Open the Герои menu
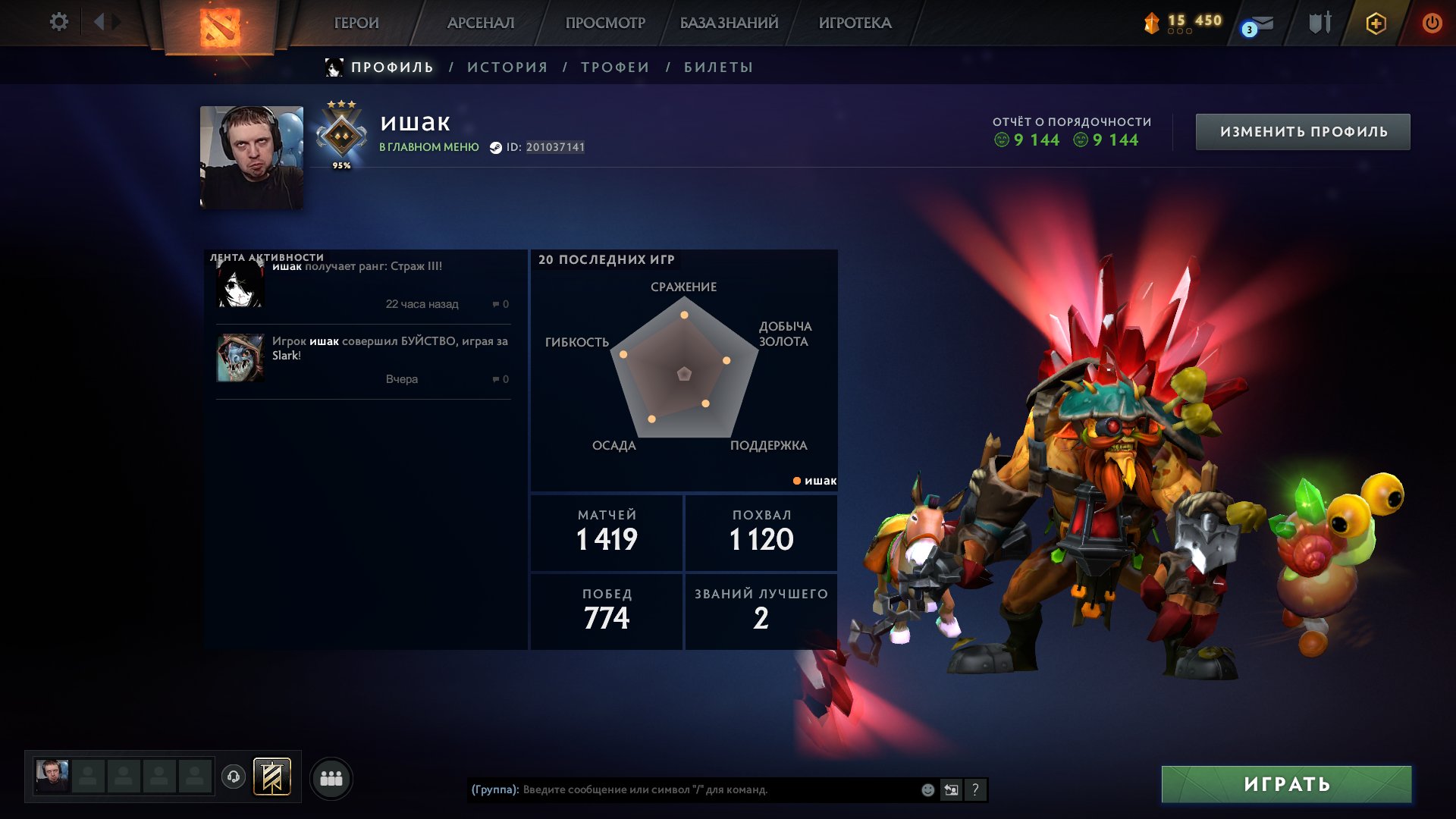Image resolution: width=1456 pixels, height=819 pixels. (356, 23)
